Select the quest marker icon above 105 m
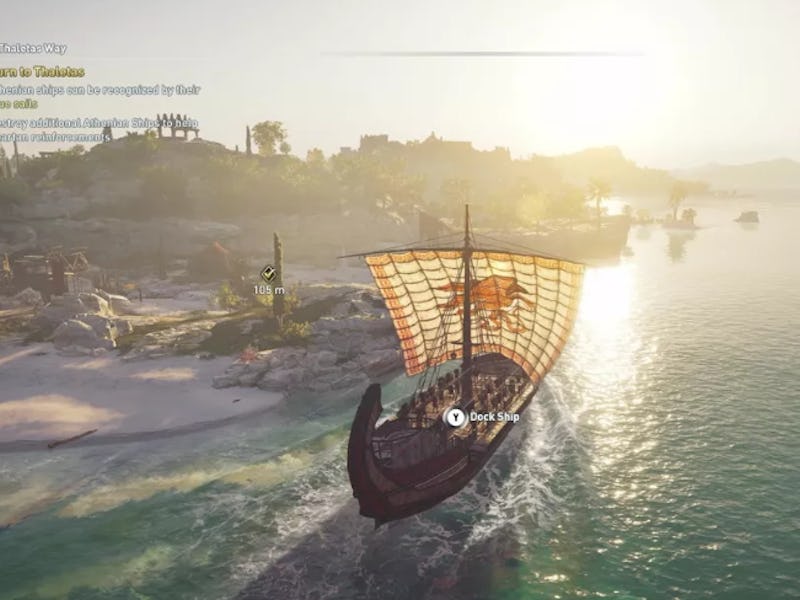The image size is (800, 600). click(268, 273)
